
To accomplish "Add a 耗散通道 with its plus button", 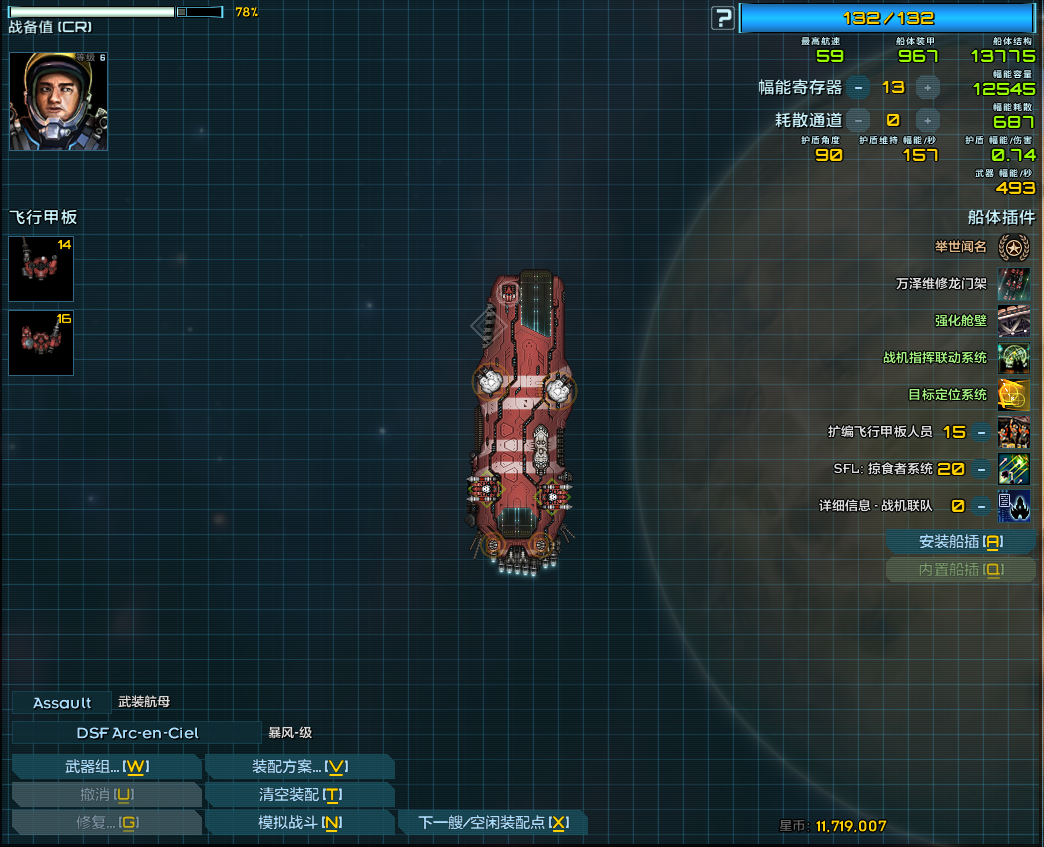I will [927, 121].
